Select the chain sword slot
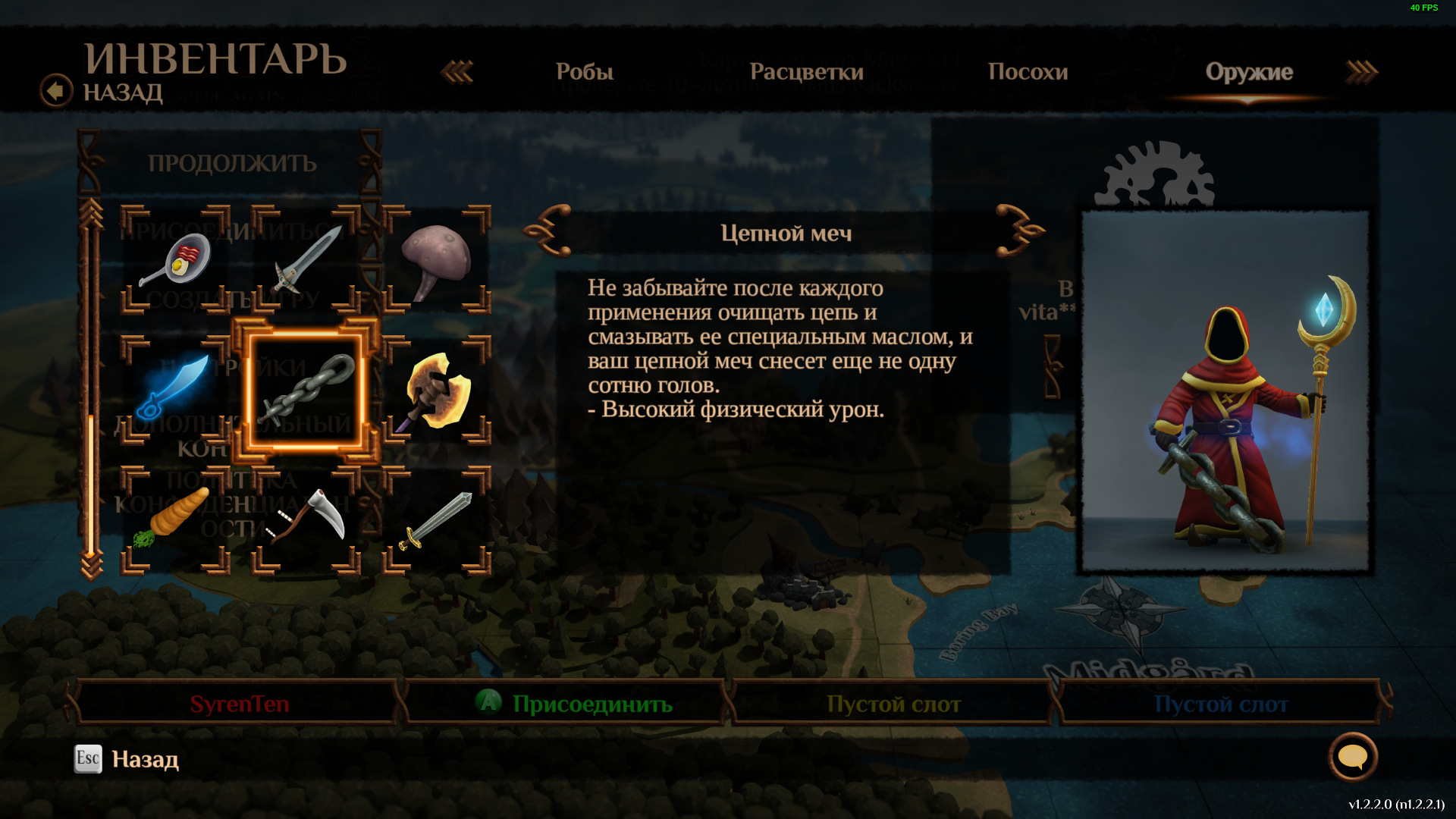 [306, 390]
